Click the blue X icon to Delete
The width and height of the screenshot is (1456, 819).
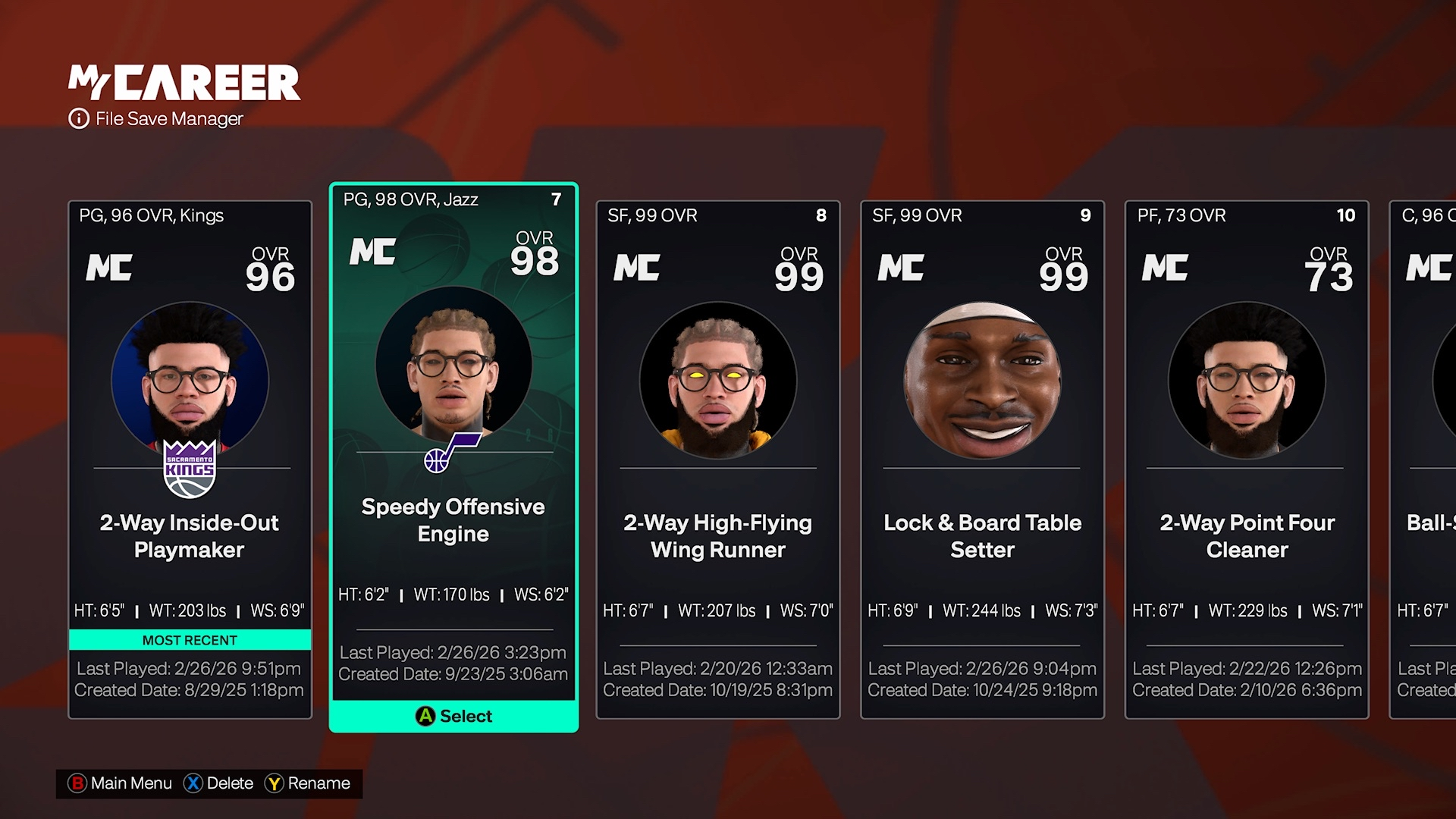tap(193, 783)
